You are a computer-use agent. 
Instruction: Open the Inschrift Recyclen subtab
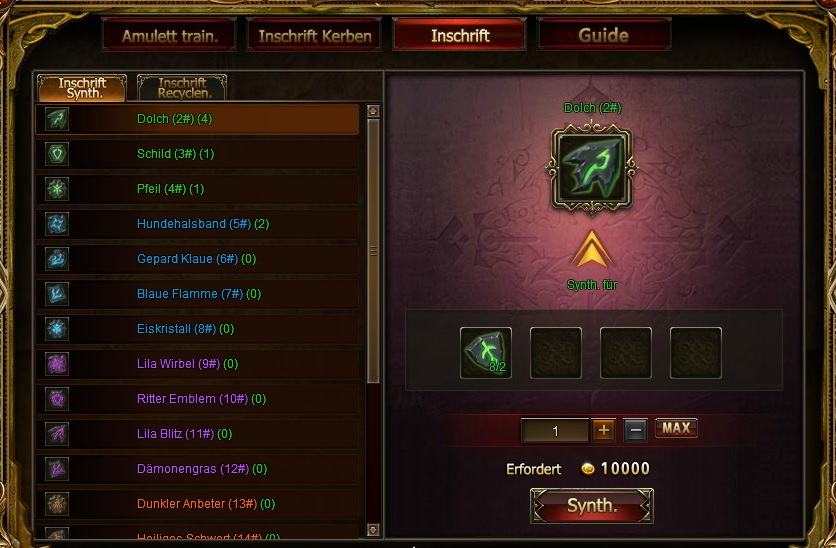click(x=181, y=88)
